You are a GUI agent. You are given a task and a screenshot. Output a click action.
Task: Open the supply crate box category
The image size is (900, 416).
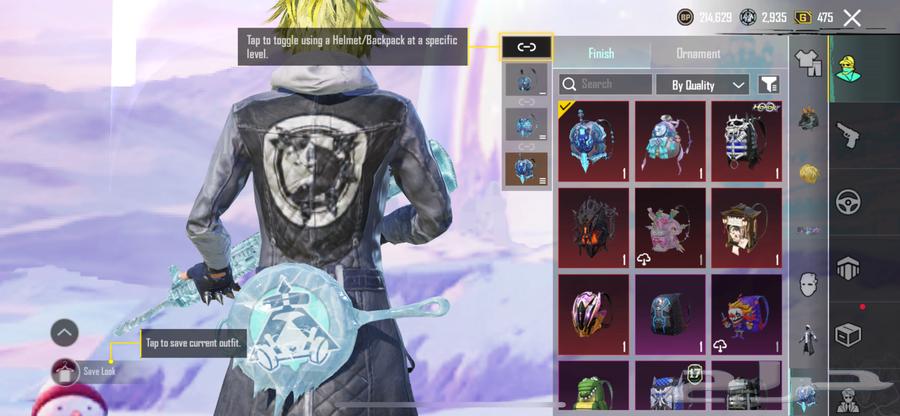coord(849,335)
